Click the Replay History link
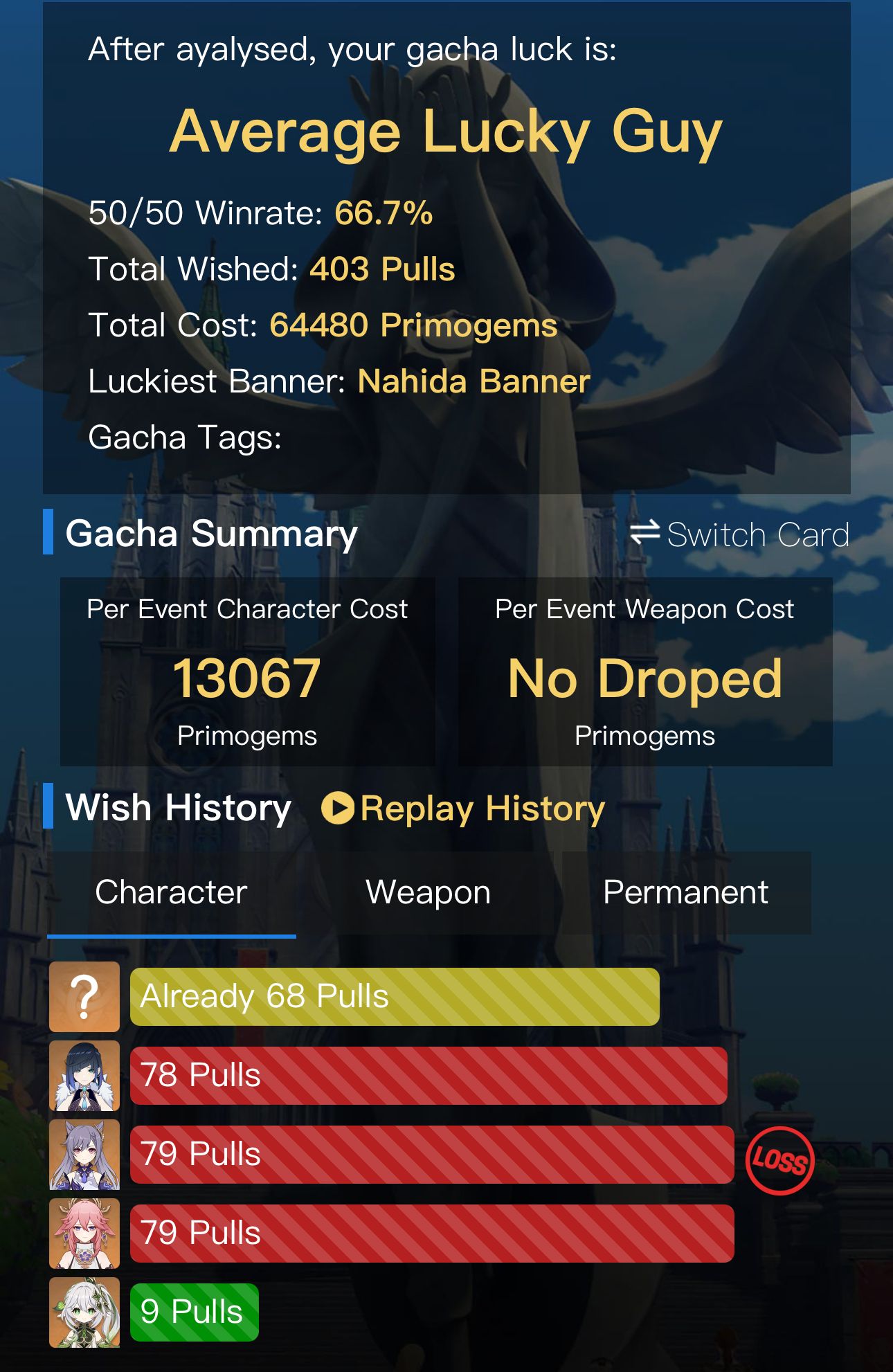 pos(464,806)
